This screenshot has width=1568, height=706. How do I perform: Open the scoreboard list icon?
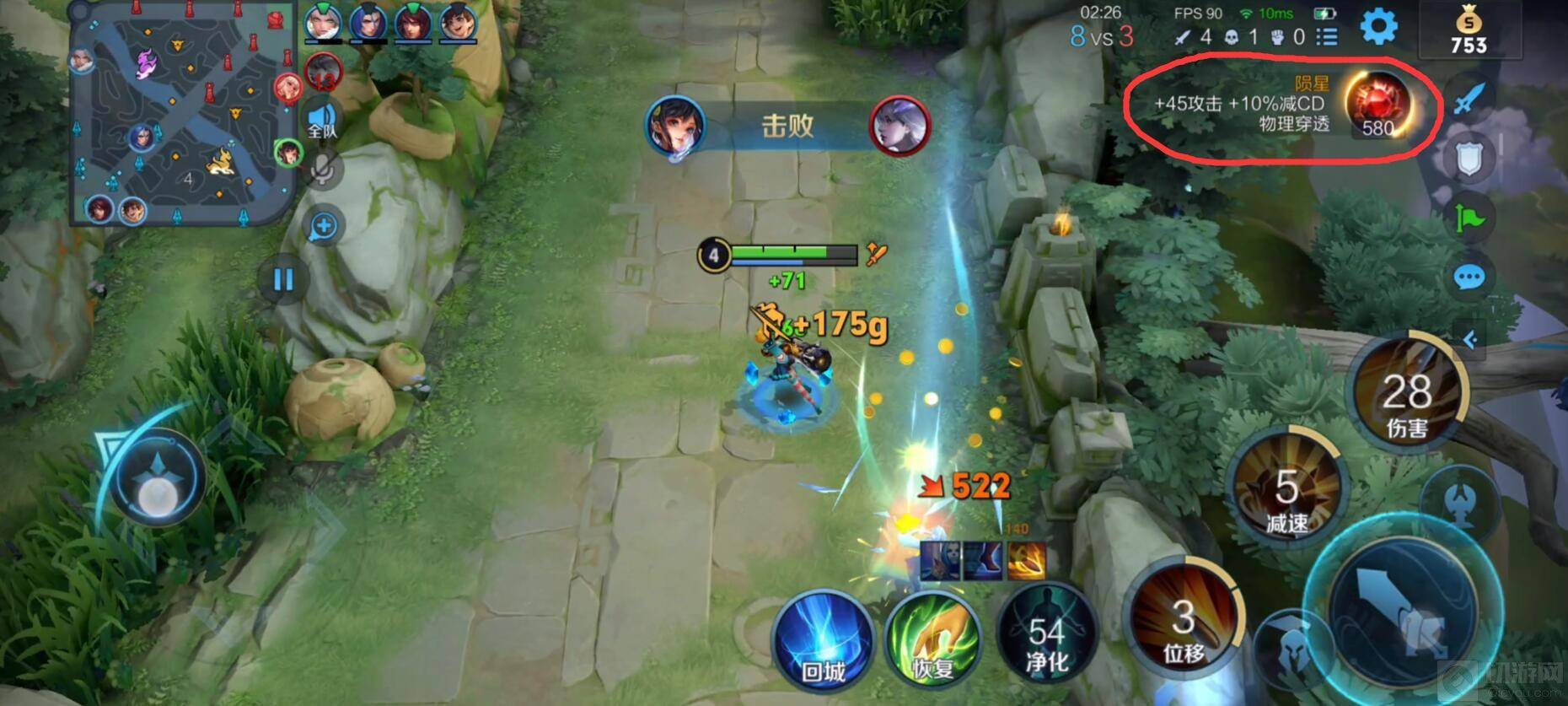[1327, 37]
